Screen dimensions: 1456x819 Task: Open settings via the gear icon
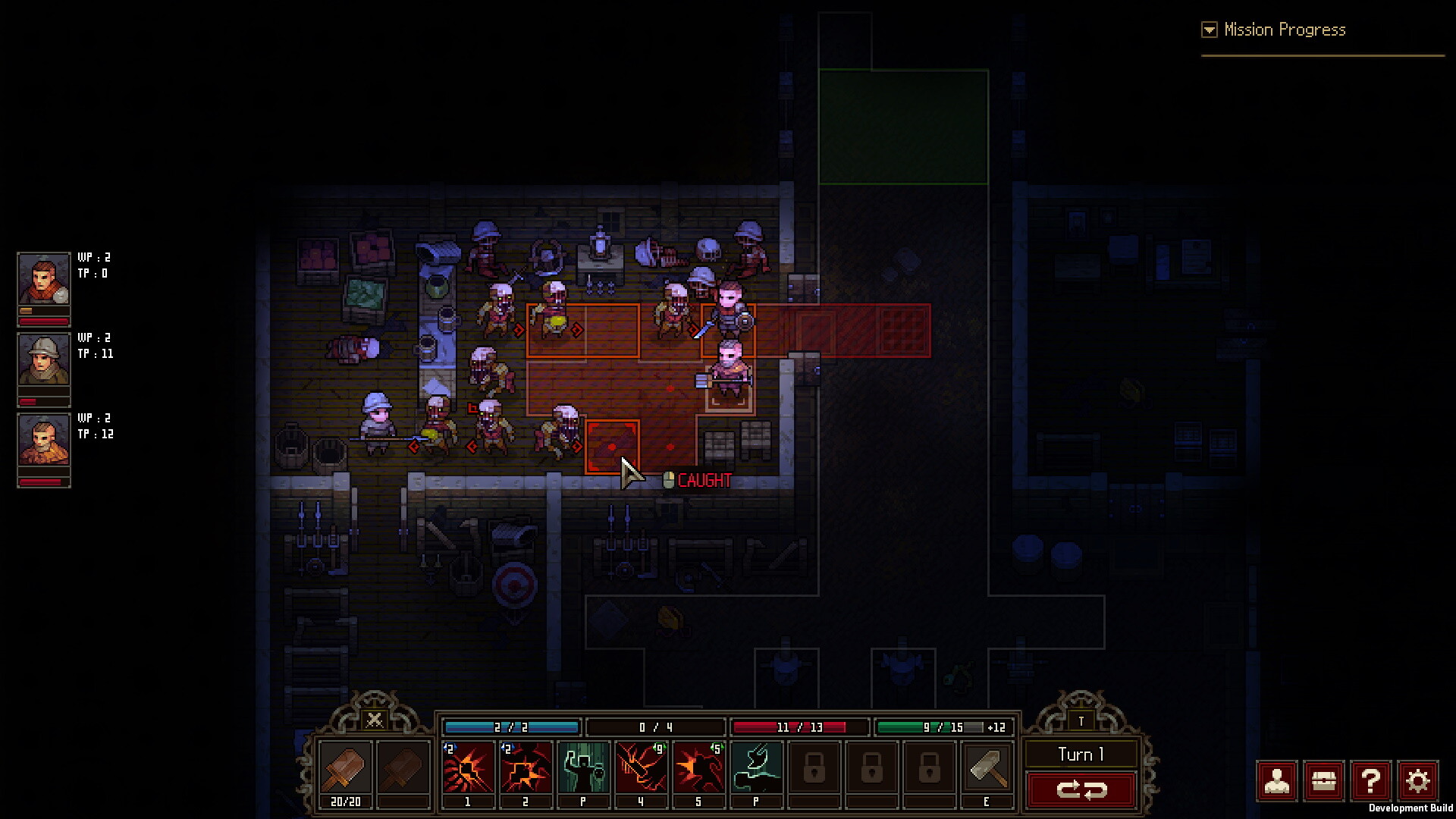pyautogui.click(x=1418, y=781)
